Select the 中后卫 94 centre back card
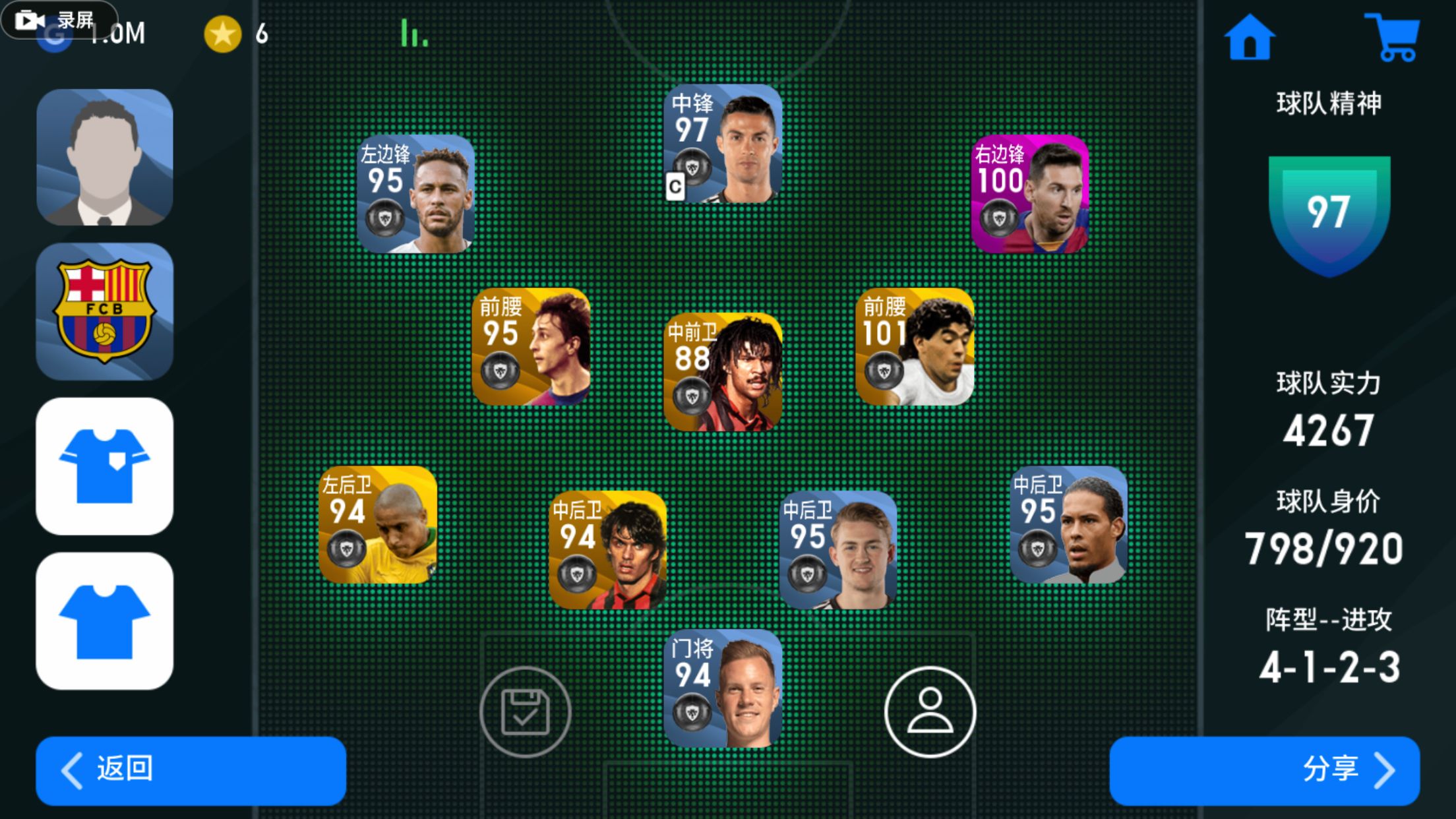The width and height of the screenshot is (1456, 819). coord(607,550)
